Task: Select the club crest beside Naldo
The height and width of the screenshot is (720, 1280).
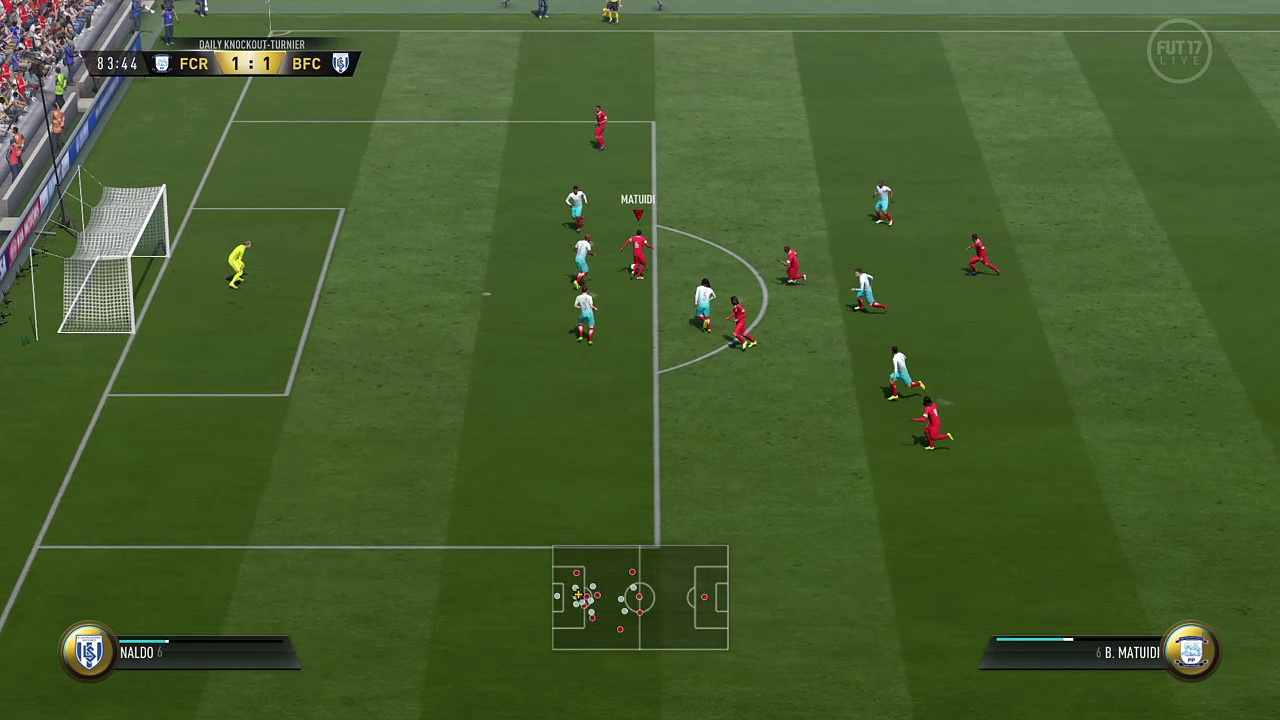Action: [x=88, y=652]
